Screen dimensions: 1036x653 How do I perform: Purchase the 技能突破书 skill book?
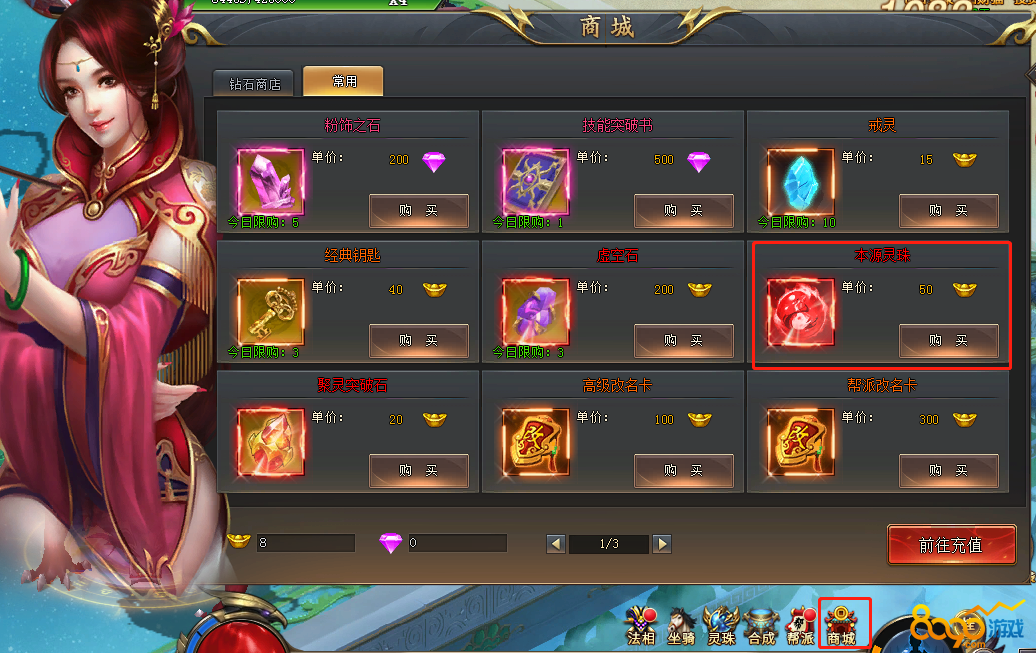[683, 211]
